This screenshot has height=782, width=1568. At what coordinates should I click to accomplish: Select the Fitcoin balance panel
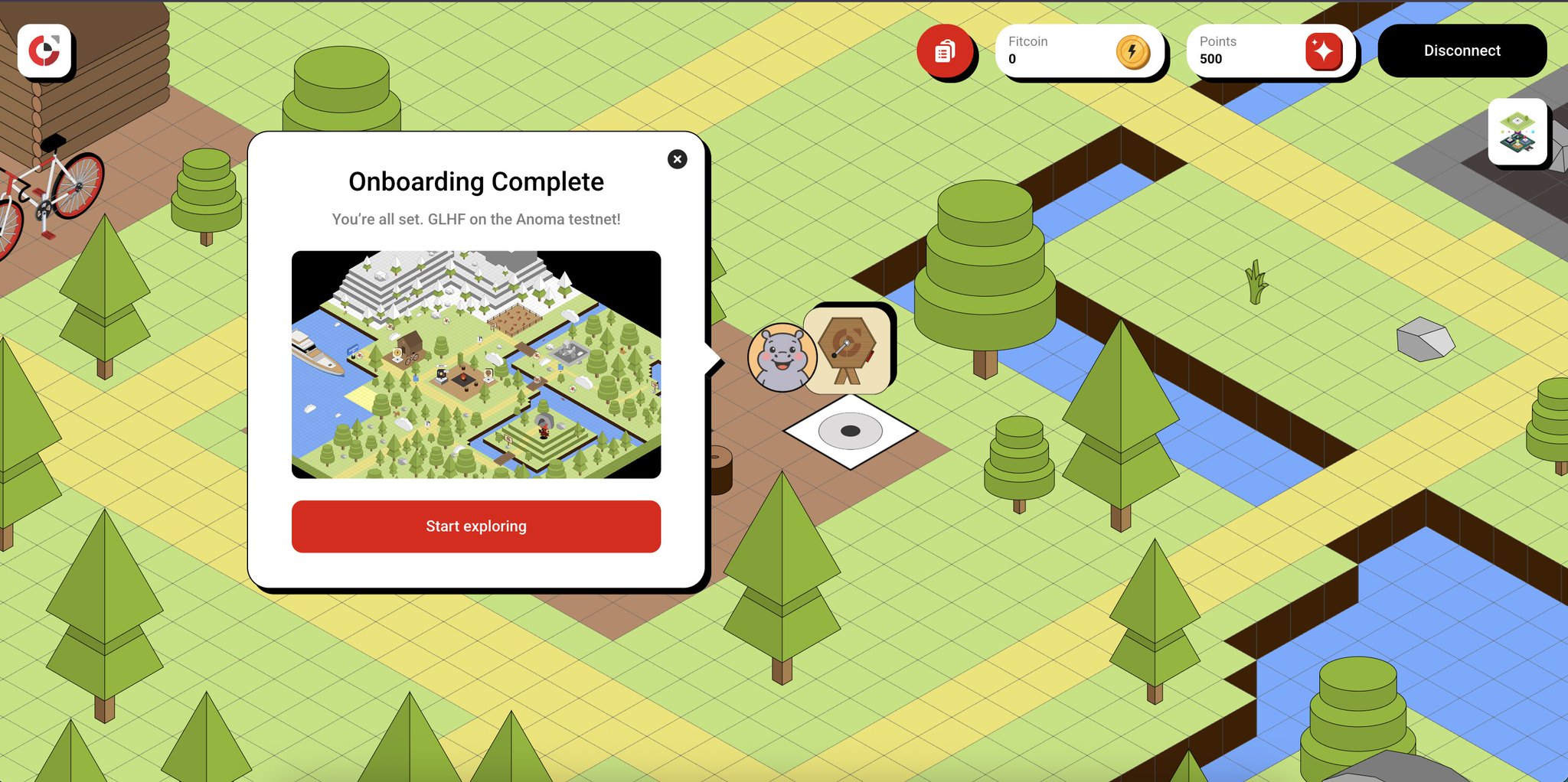click(x=1080, y=51)
